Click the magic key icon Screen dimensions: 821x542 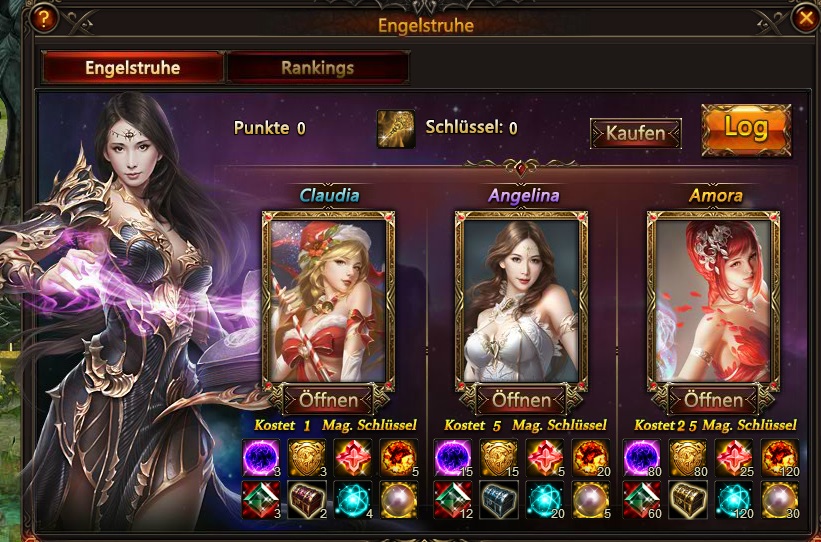396,129
